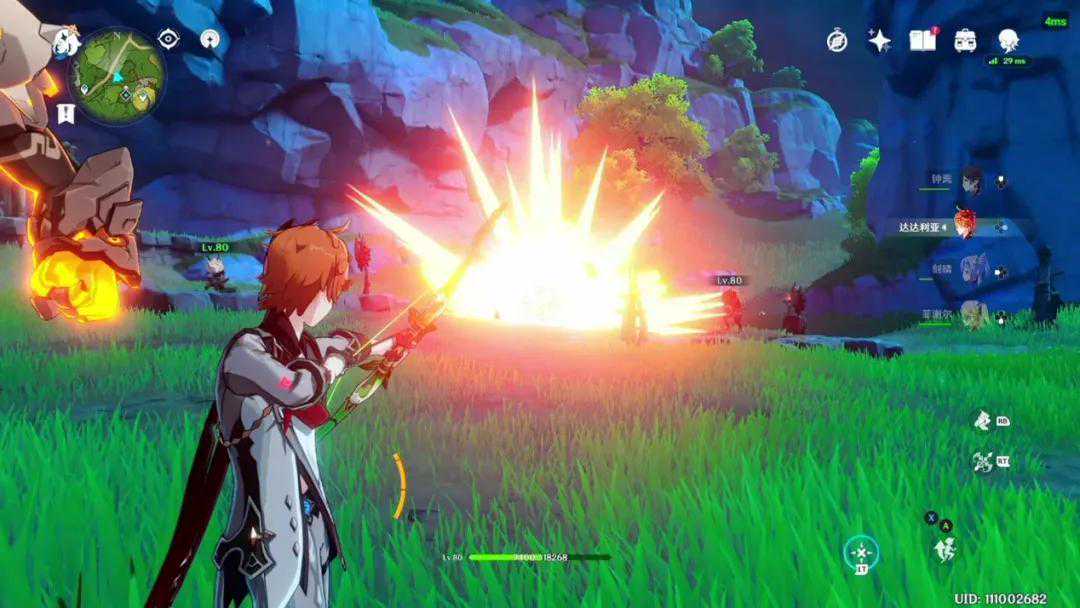This screenshot has height=608, width=1080.
Task: Open the quest banner exclamation icon
Action: [x=66, y=112]
